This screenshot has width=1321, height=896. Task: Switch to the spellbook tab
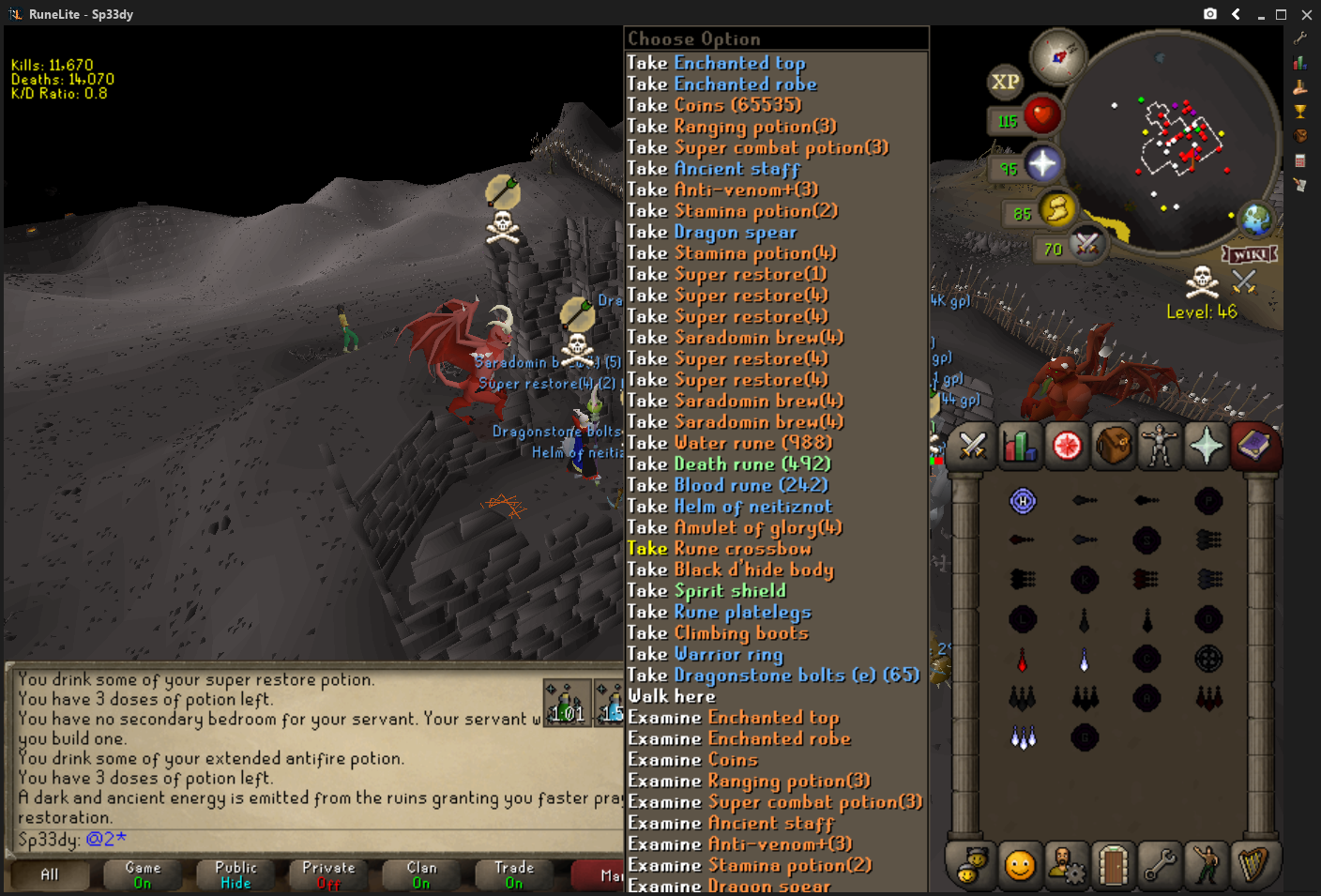click(1253, 446)
